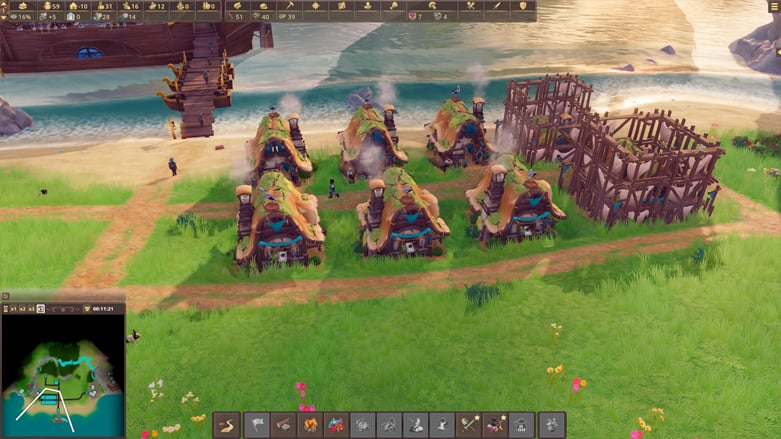Choose the orange flame build category
This screenshot has height=439, width=781.
[x=310, y=425]
